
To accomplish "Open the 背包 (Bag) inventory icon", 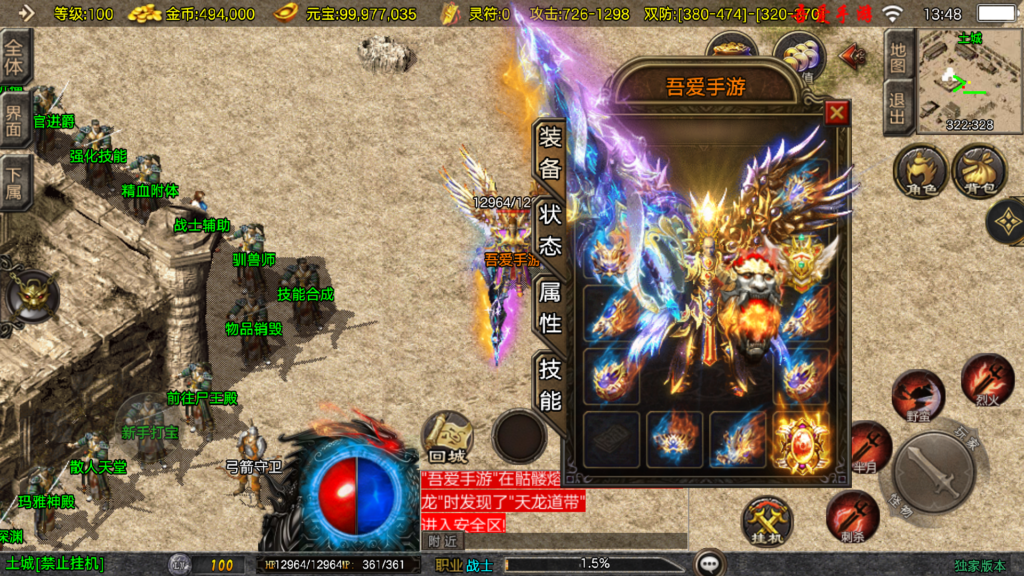I will point(980,169).
